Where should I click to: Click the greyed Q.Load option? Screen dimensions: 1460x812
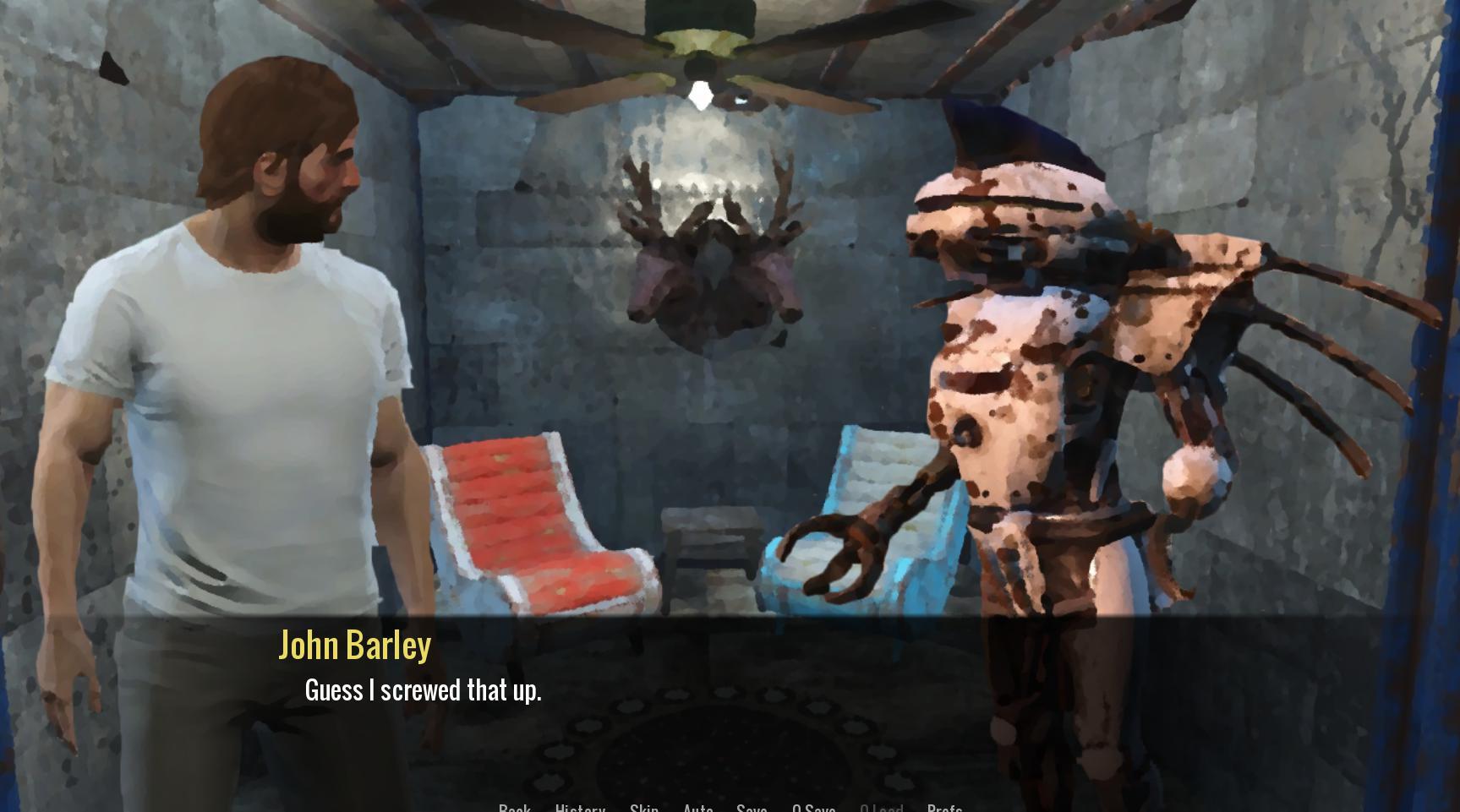coord(882,808)
